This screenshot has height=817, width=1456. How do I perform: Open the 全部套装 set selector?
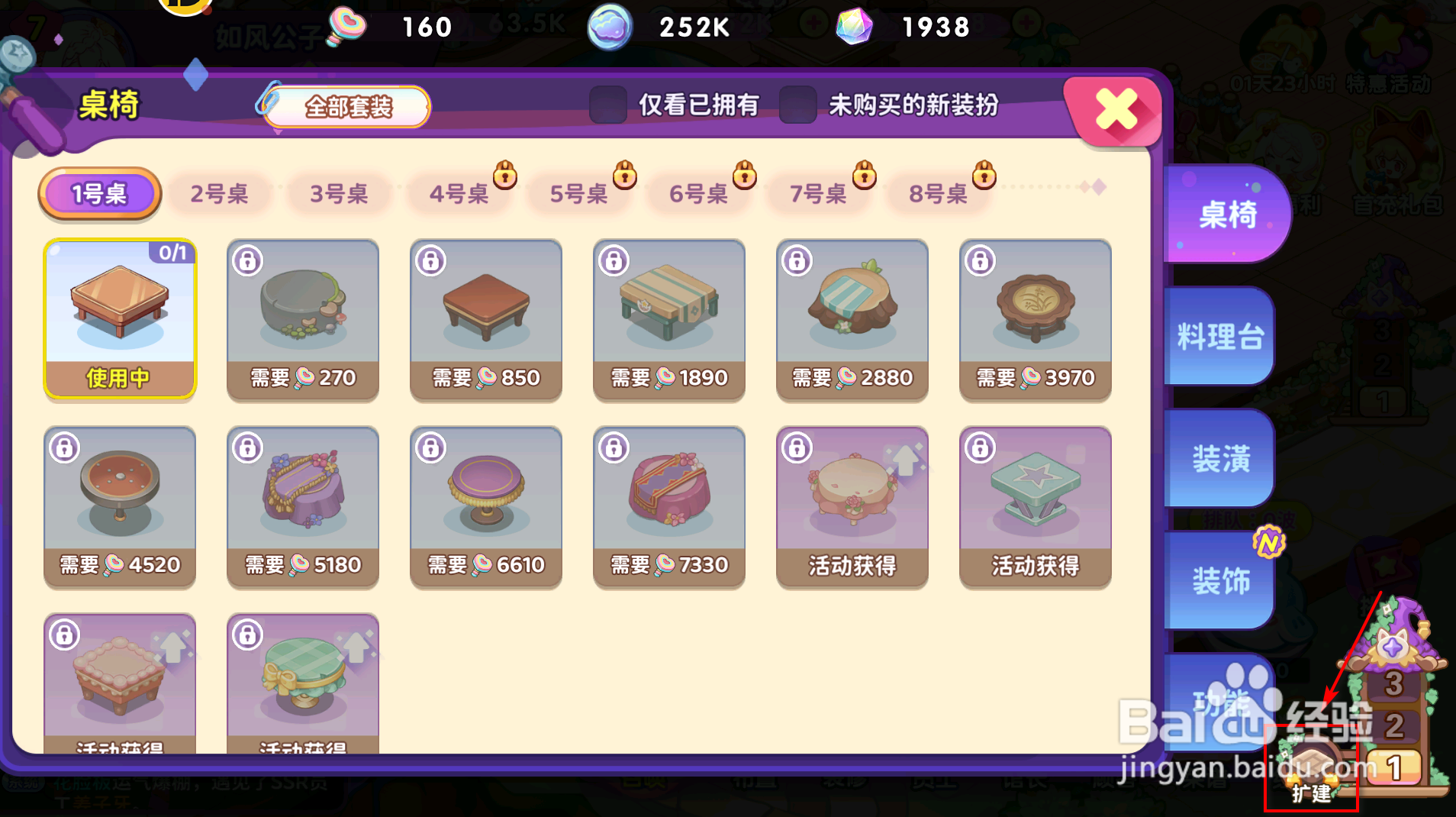(347, 108)
